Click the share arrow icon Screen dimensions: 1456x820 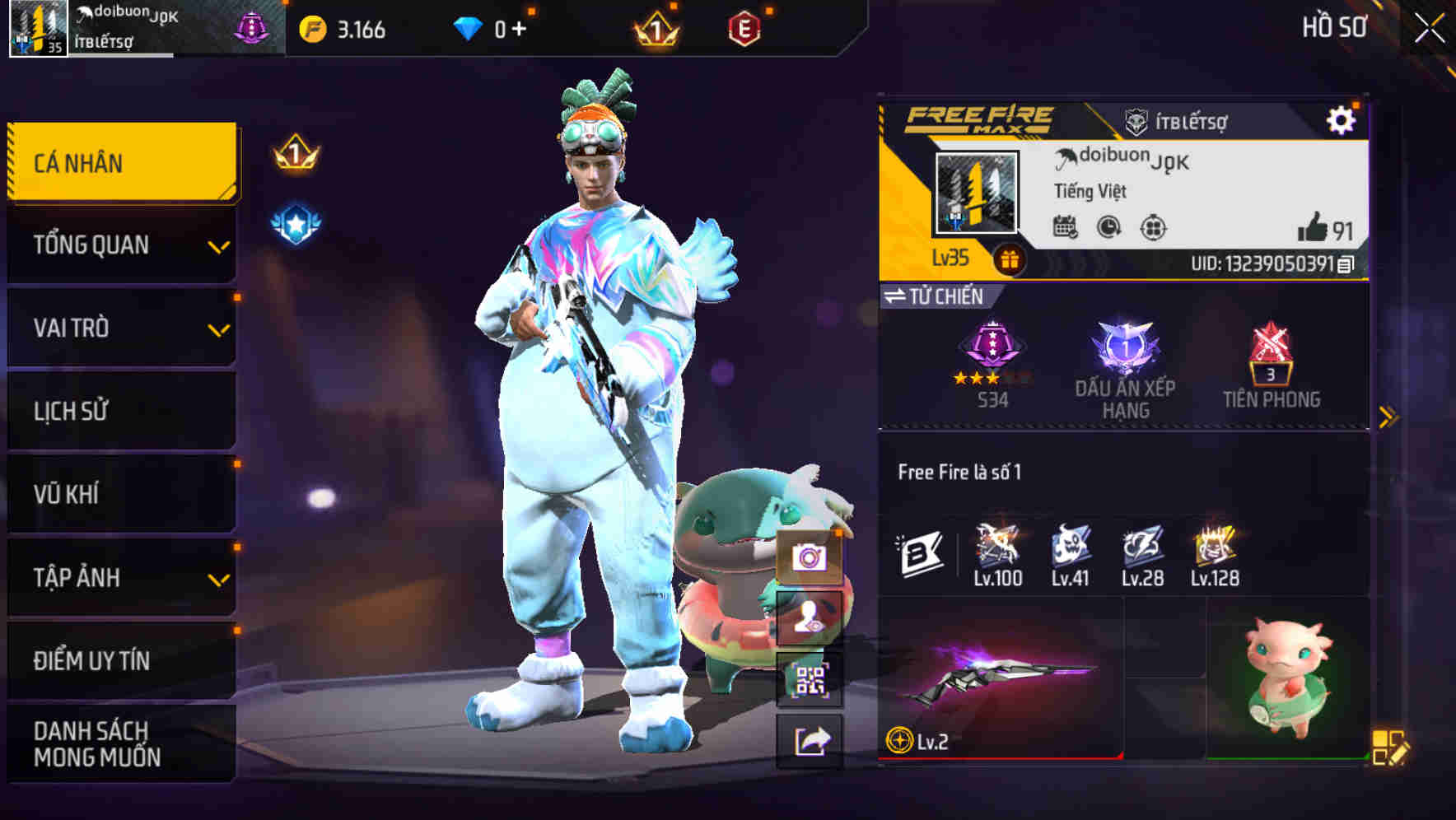tap(810, 739)
